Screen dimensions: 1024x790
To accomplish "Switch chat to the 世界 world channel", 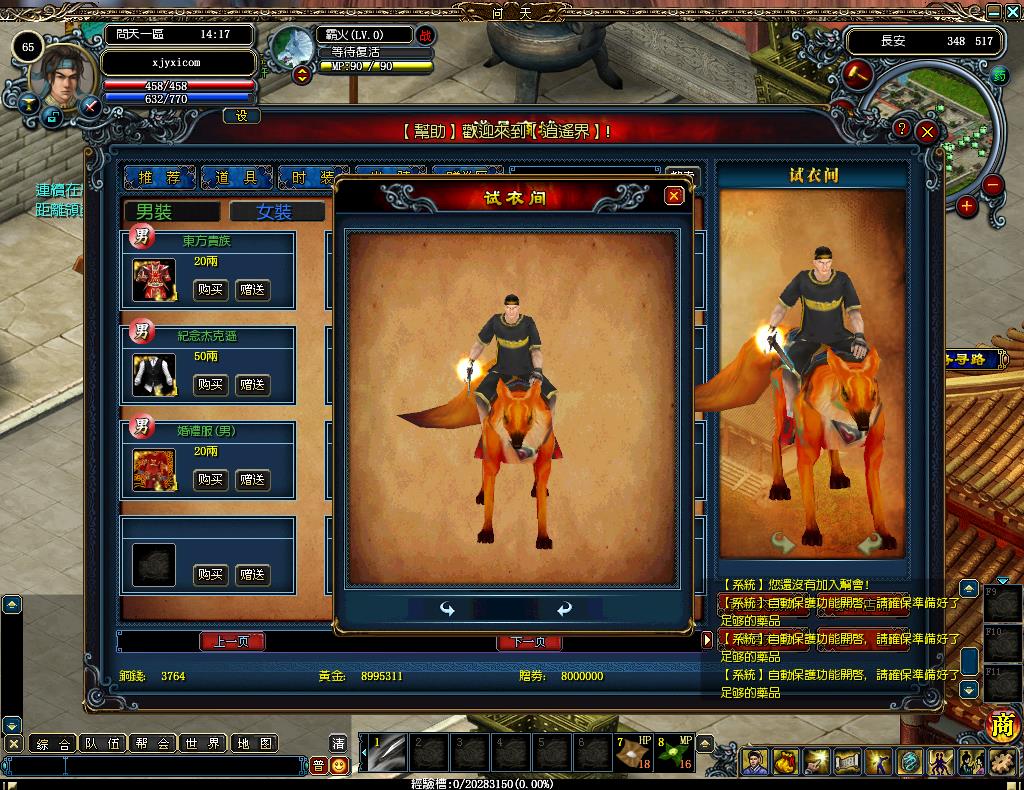I will 202,743.
